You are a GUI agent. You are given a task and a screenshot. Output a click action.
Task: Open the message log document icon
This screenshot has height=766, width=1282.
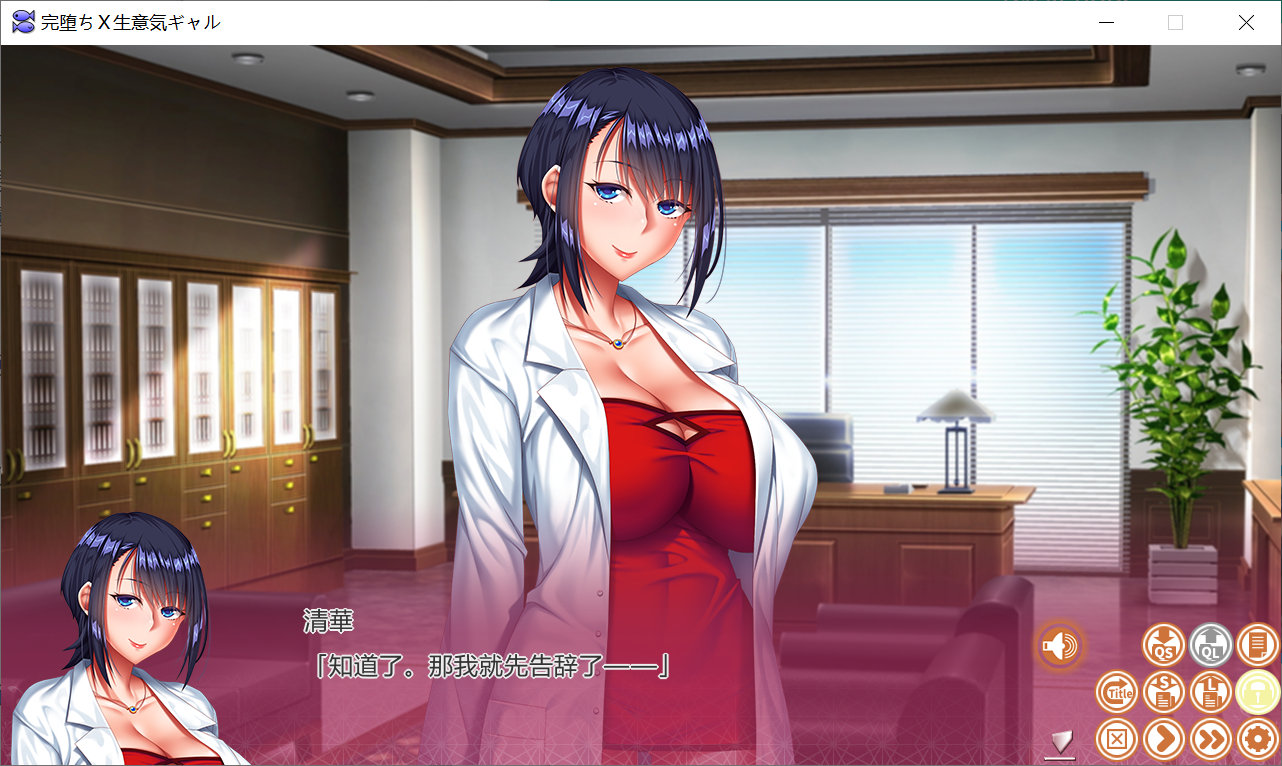point(1257,645)
